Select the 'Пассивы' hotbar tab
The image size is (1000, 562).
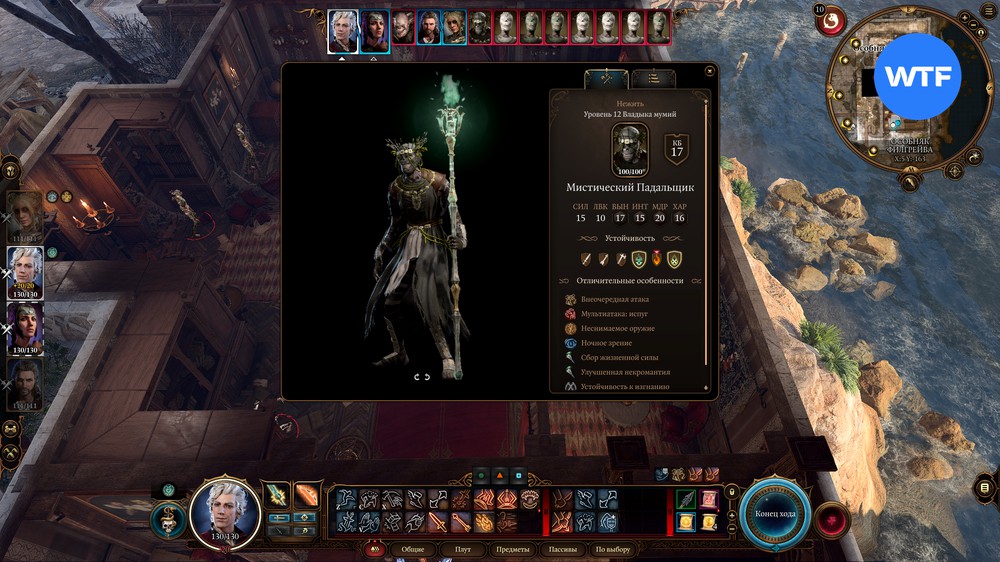563,549
